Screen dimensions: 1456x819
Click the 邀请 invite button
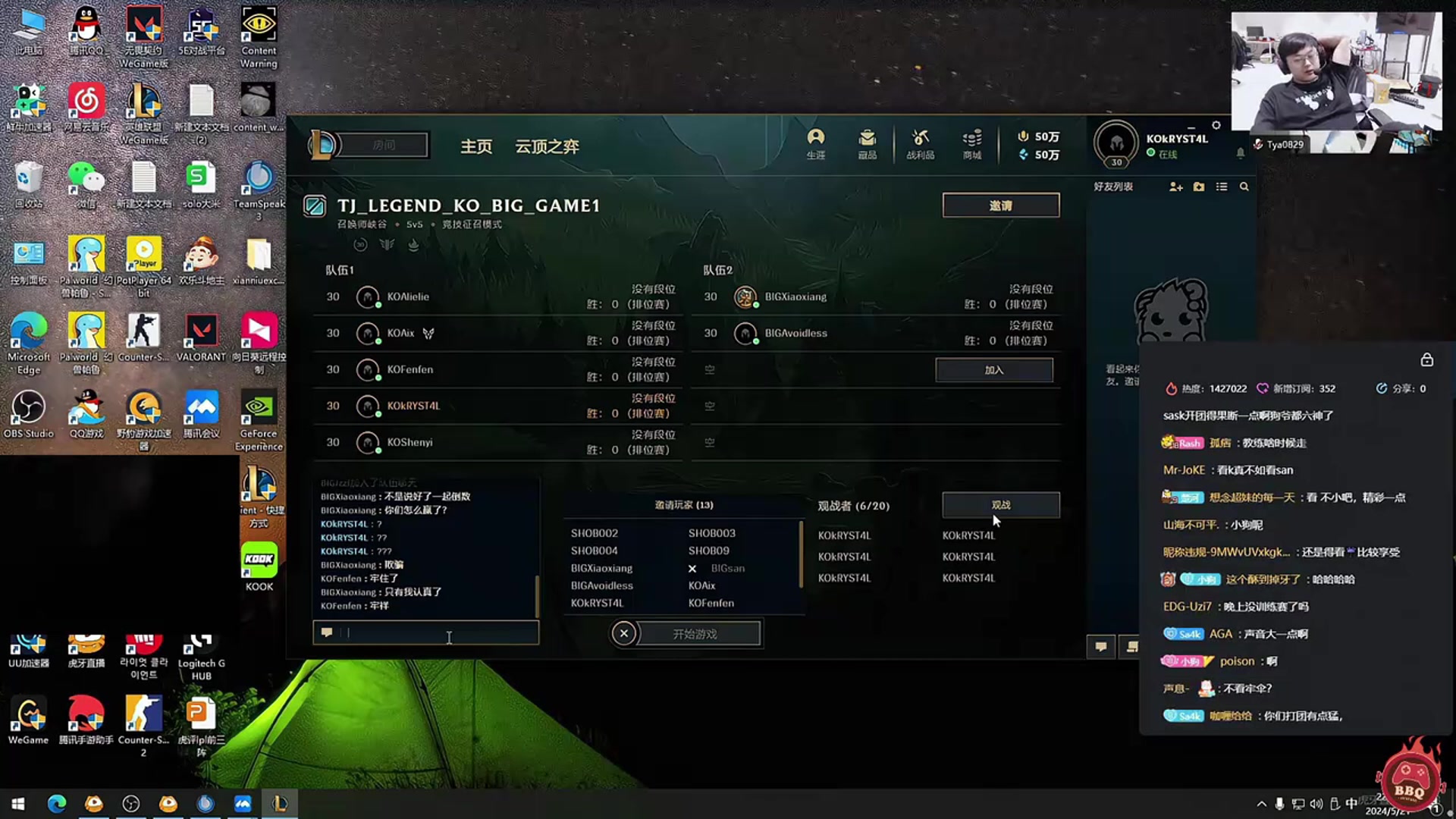tap(1000, 206)
